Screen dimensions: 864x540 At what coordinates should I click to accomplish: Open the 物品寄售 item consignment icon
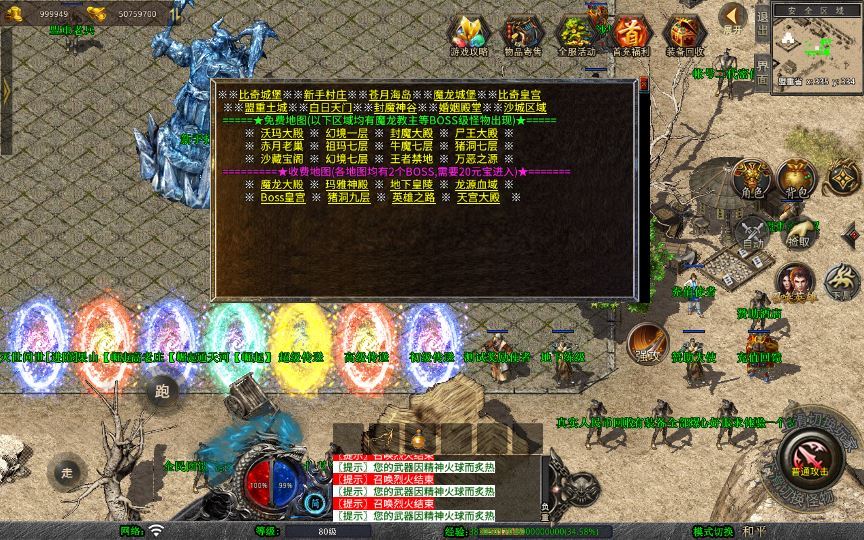pyautogui.click(x=522, y=36)
